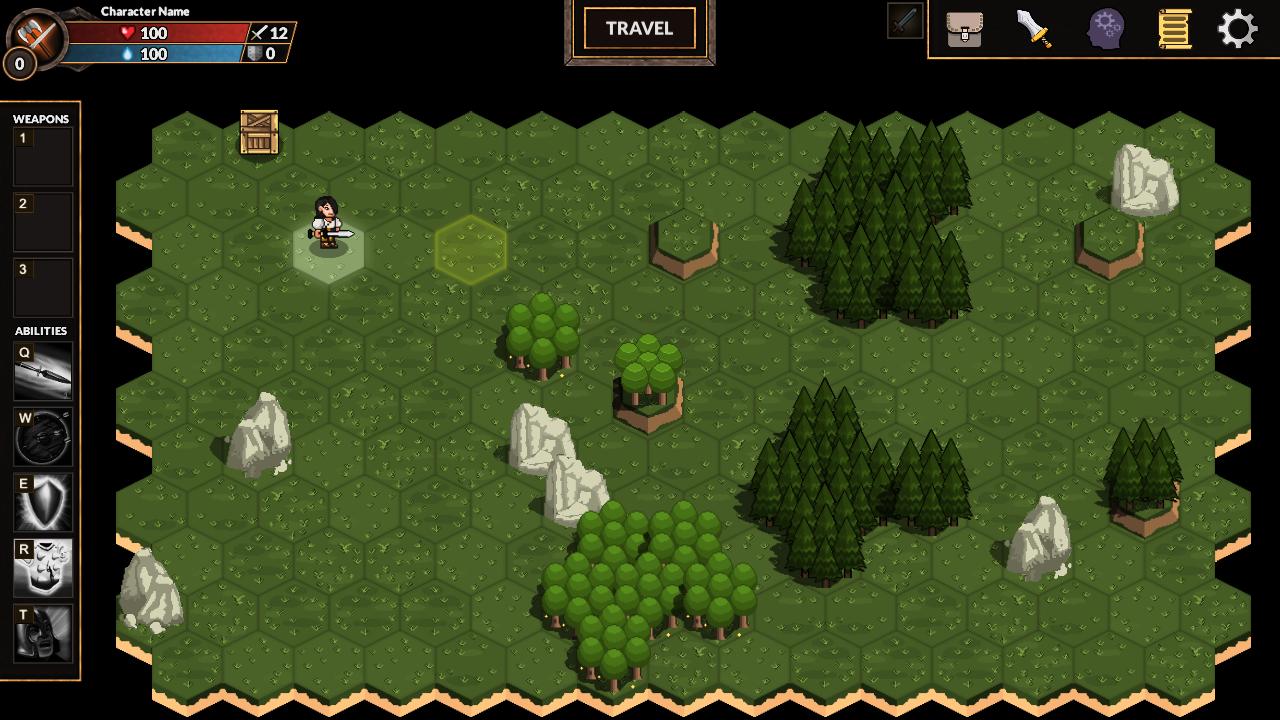The height and width of the screenshot is (720, 1280).
Task: Open the gear settings menu
Action: click(1238, 28)
